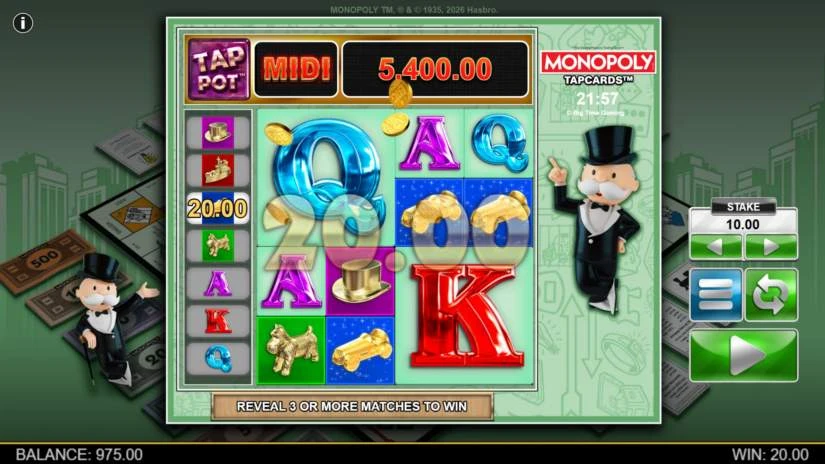Increase the stake amount
The width and height of the screenshot is (825, 464).
click(x=770, y=247)
